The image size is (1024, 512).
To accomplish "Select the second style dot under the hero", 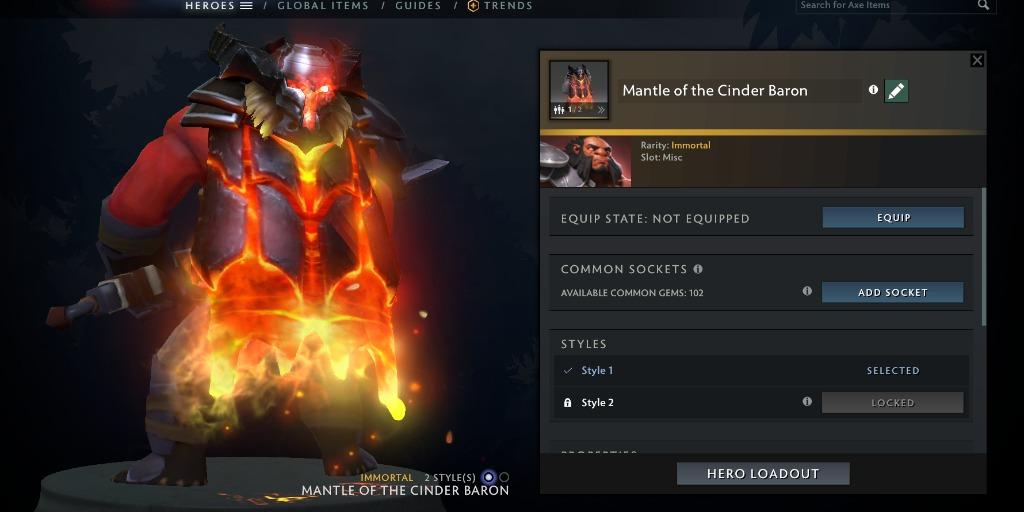I will tap(504, 478).
